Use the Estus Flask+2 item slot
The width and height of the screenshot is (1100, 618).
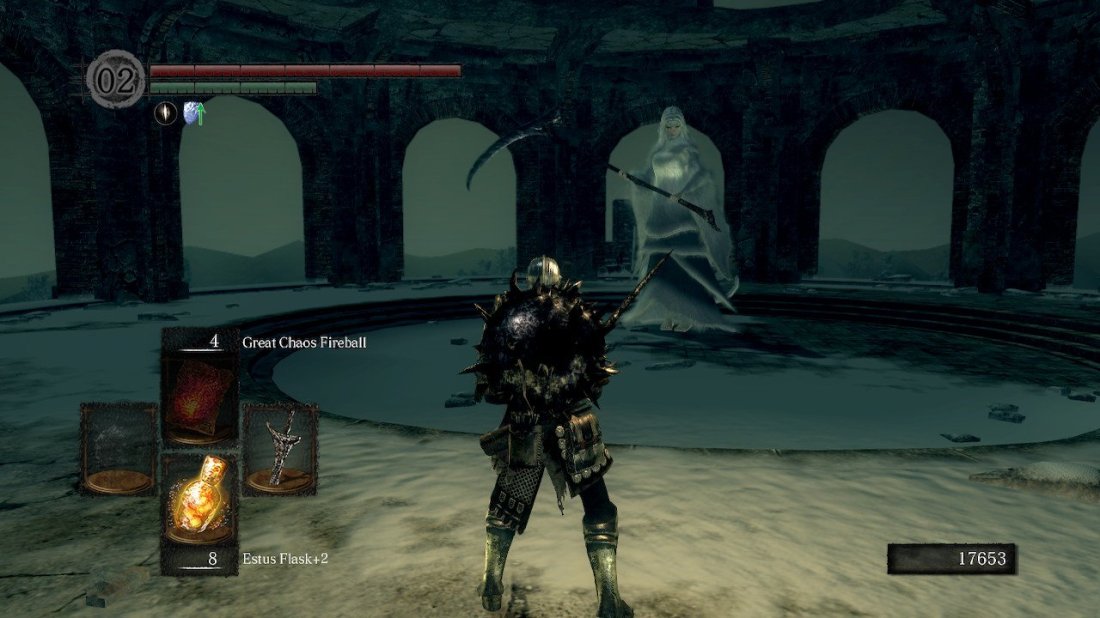tap(200, 497)
